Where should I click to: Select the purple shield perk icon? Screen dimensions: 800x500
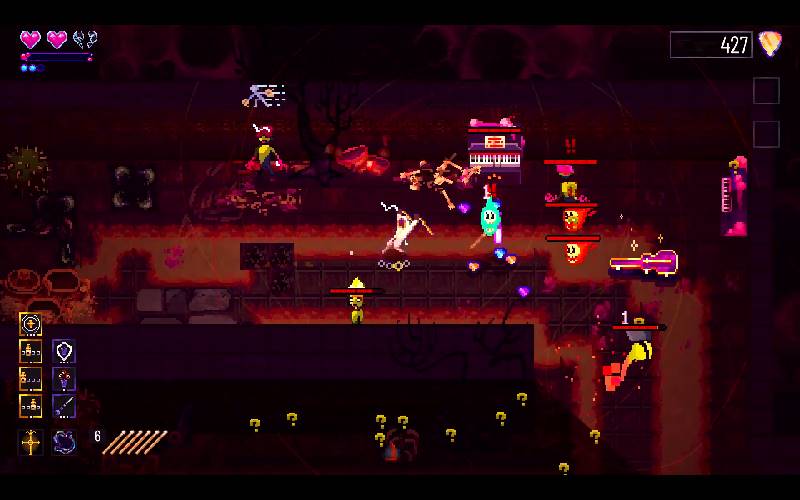(64, 351)
